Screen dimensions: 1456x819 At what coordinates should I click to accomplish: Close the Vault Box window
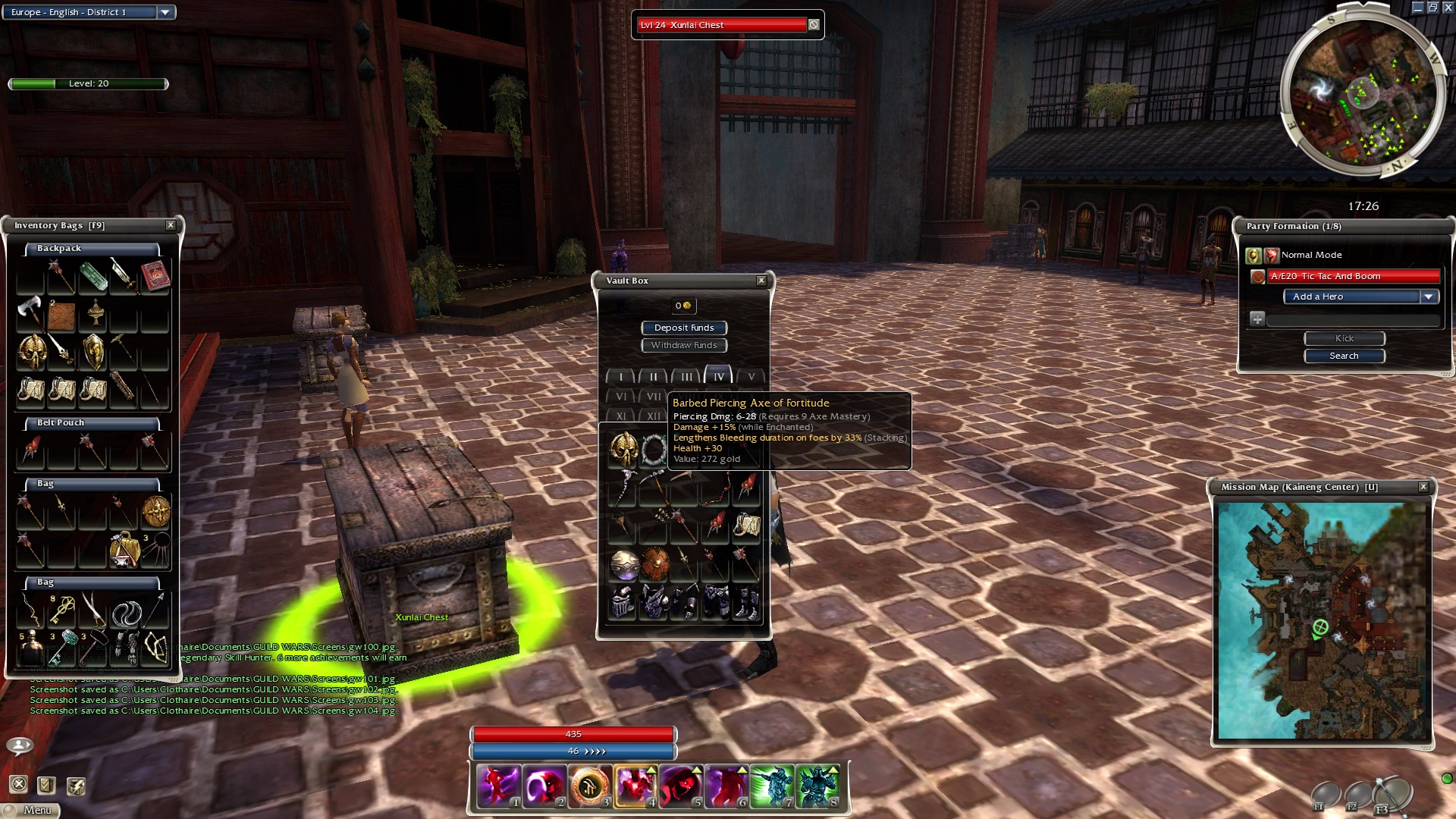pyautogui.click(x=761, y=281)
